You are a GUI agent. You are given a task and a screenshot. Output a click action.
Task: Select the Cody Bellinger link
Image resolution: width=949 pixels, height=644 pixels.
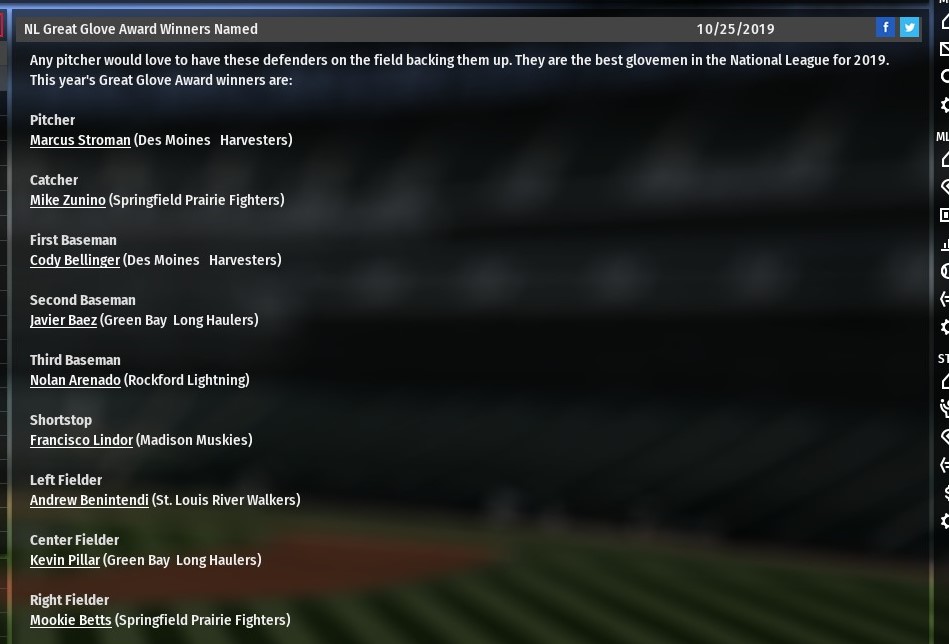tap(74, 260)
